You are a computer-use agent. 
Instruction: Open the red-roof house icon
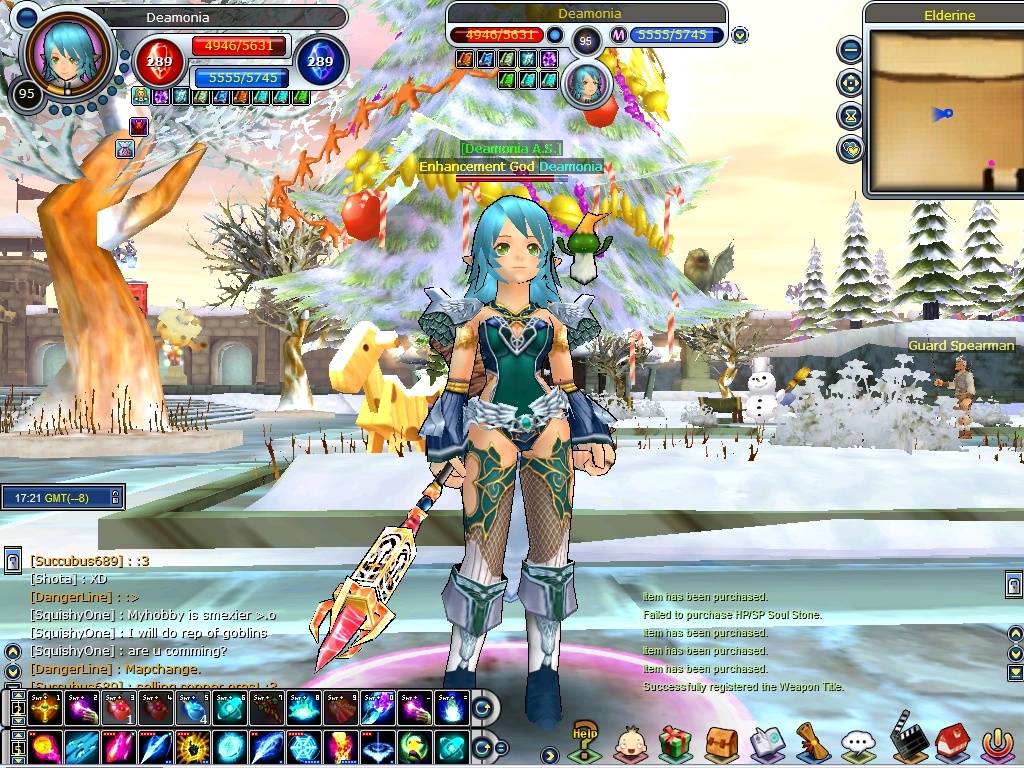click(953, 742)
